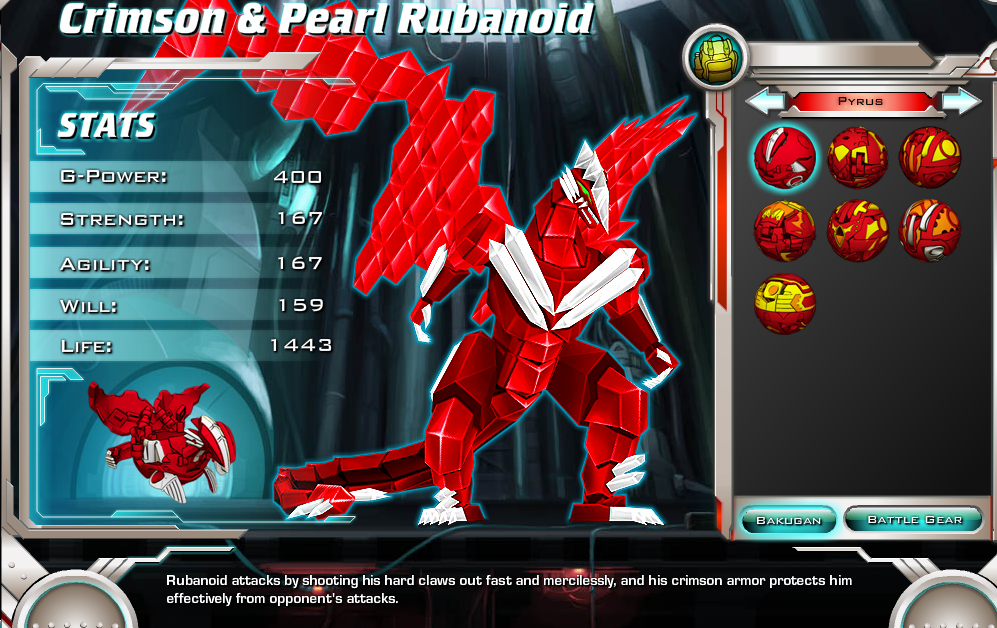
Task: Pick the orange and silver Bakugan ball
Action: click(x=930, y=230)
